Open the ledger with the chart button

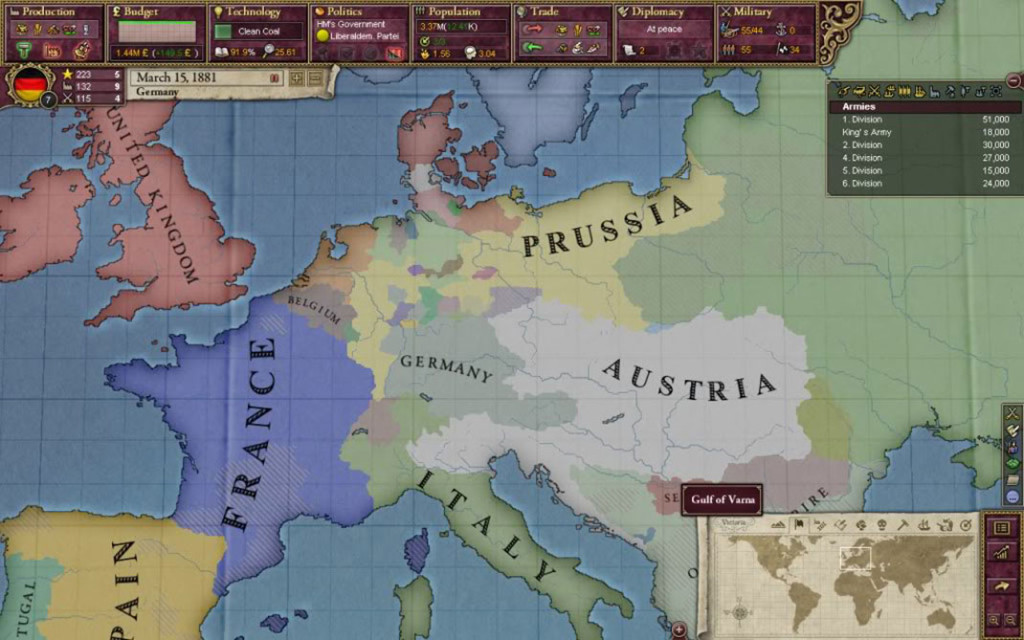tap(1001, 553)
